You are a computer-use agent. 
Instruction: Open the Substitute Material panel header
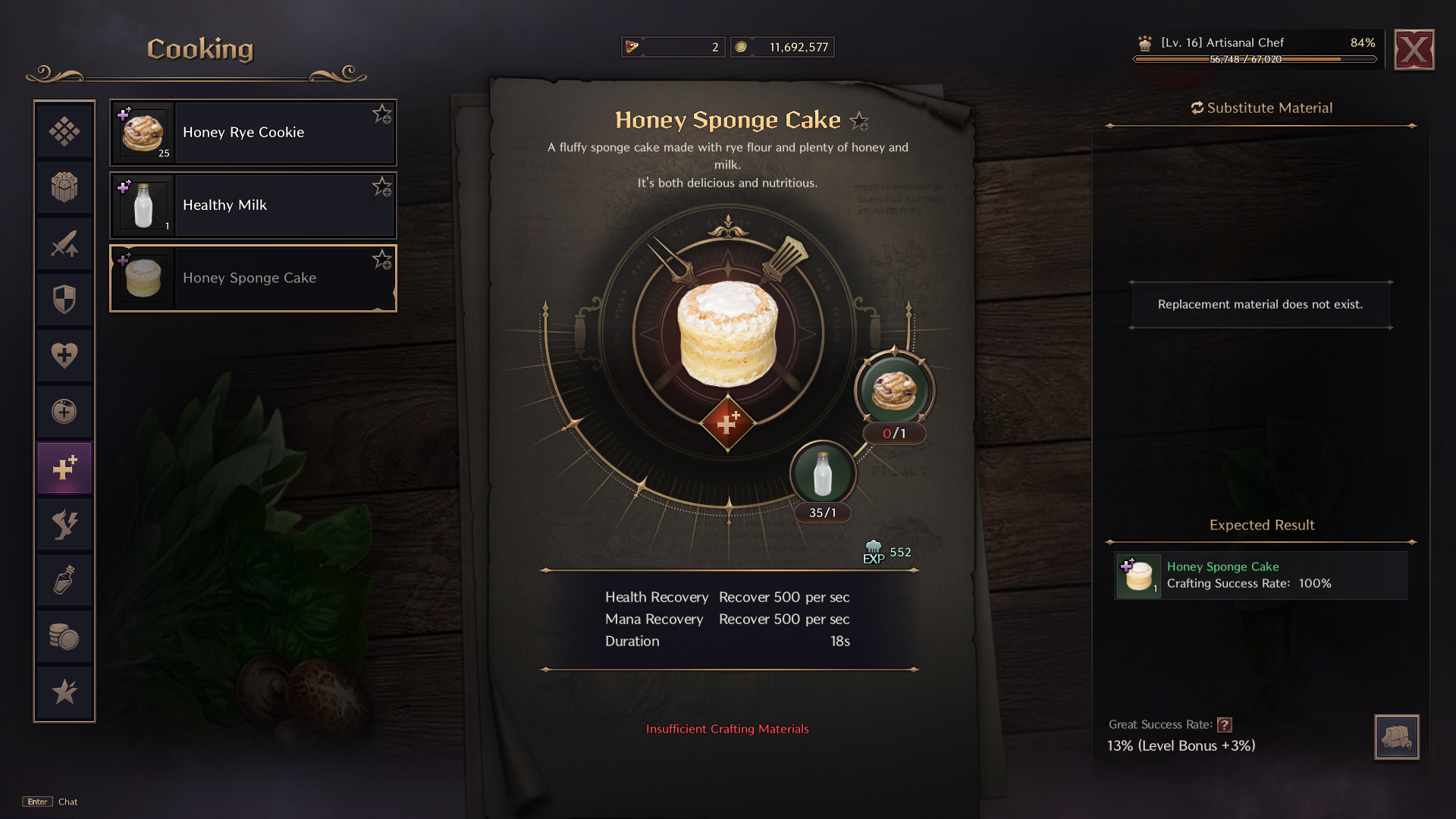(1262, 108)
